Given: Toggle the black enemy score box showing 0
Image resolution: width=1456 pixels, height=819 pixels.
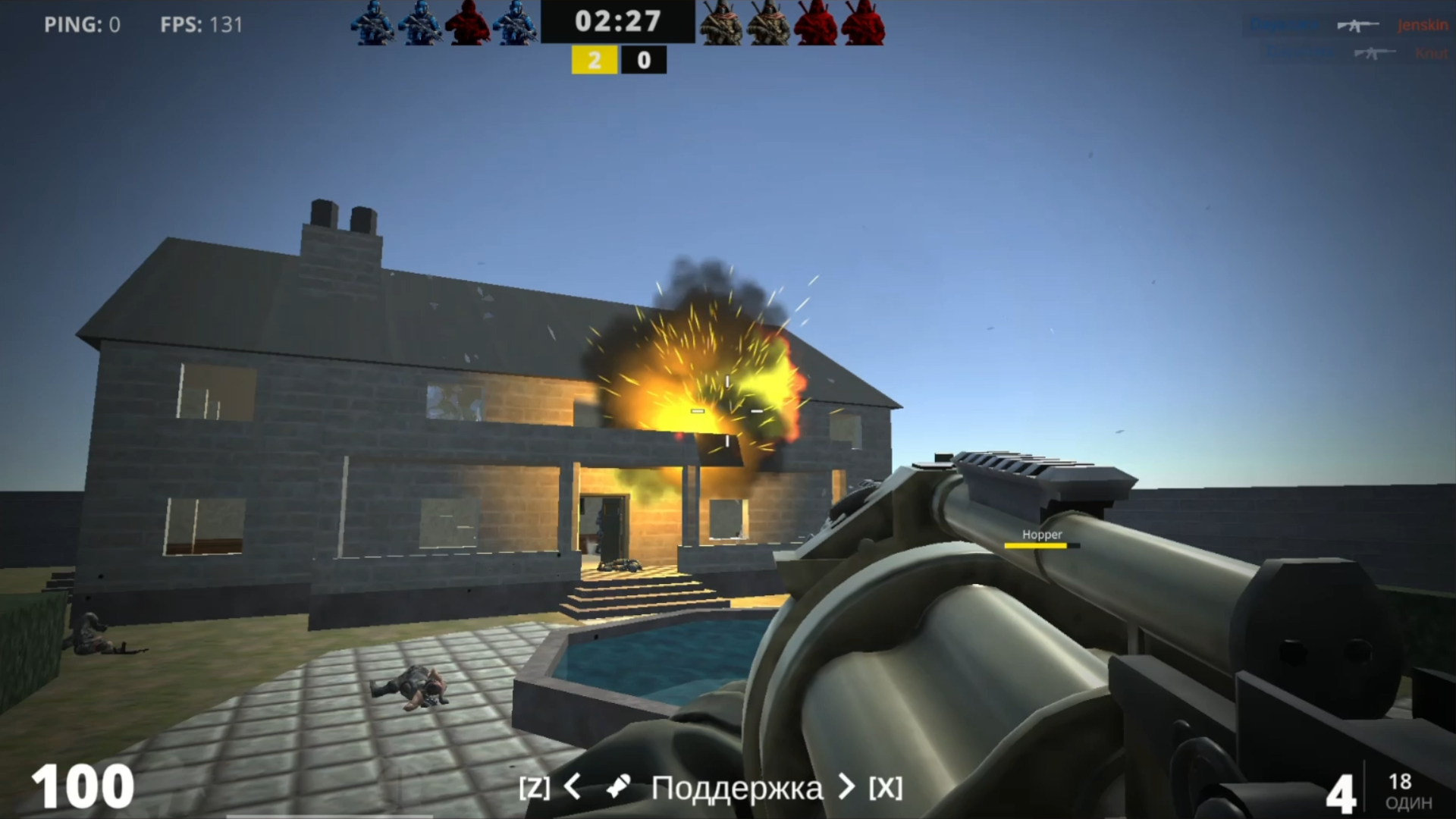Looking at the screenshot, I should (643, 60).
